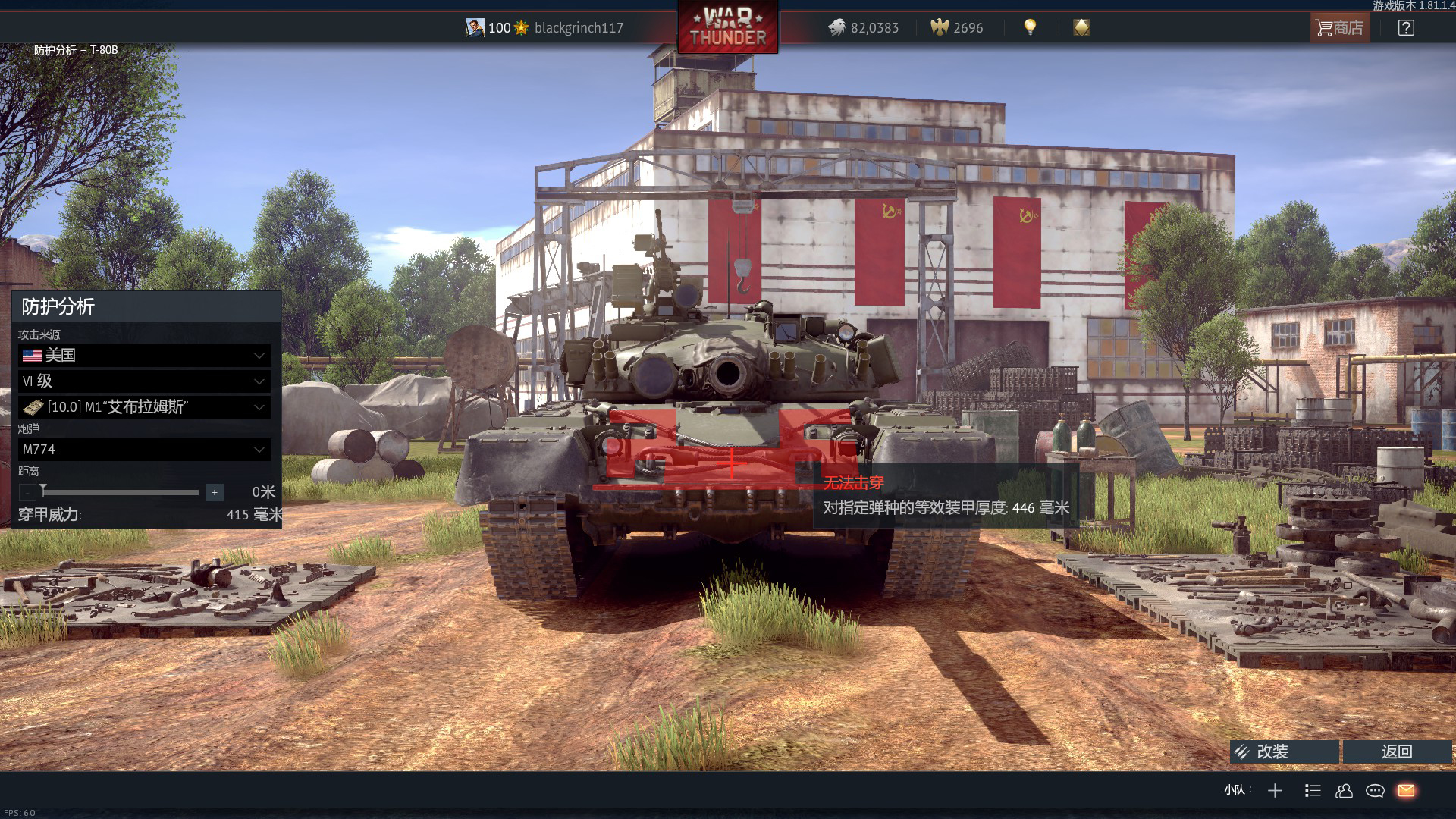The image size is (1456, 819).
Task: Open the 商店 shop
Action: [1340, 28]
